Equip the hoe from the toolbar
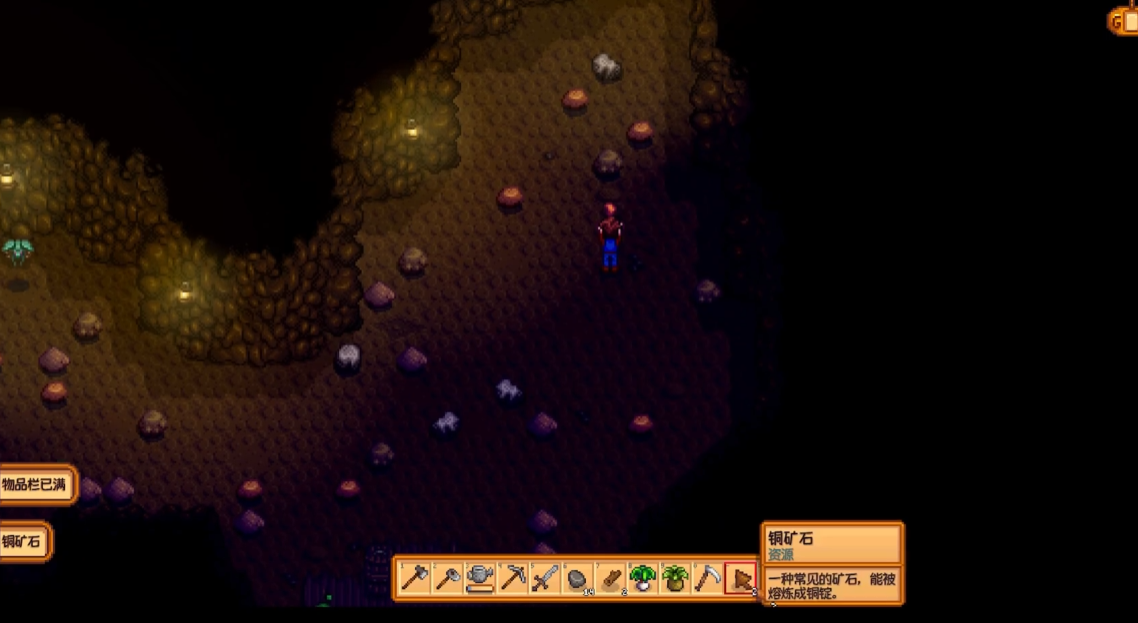This screenshot has height=623, width=1138. click(448, 578)
